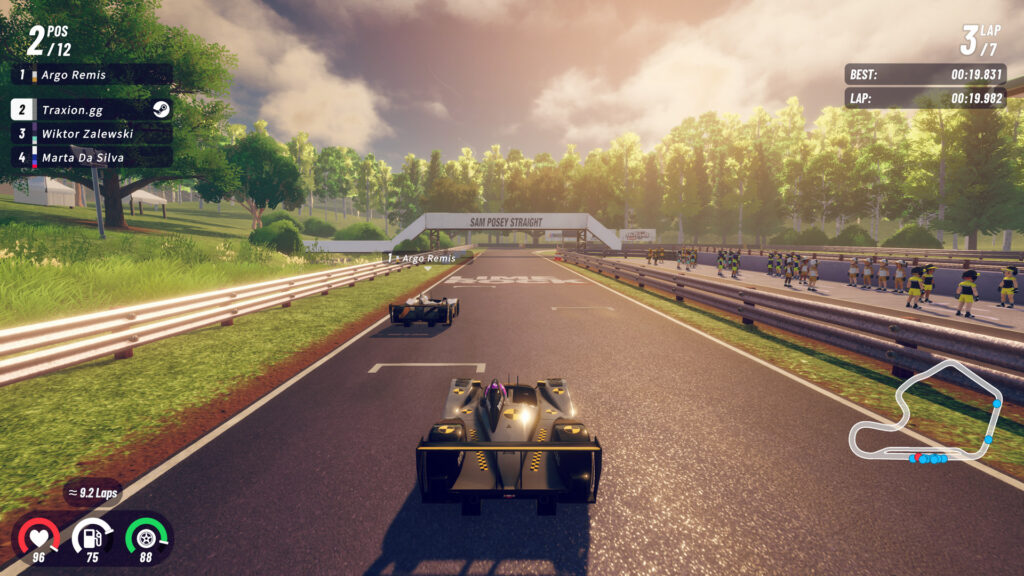Select the fuel pump gauge icon
This screenshot has width=1024, height=576.
[x=92, y=535]
